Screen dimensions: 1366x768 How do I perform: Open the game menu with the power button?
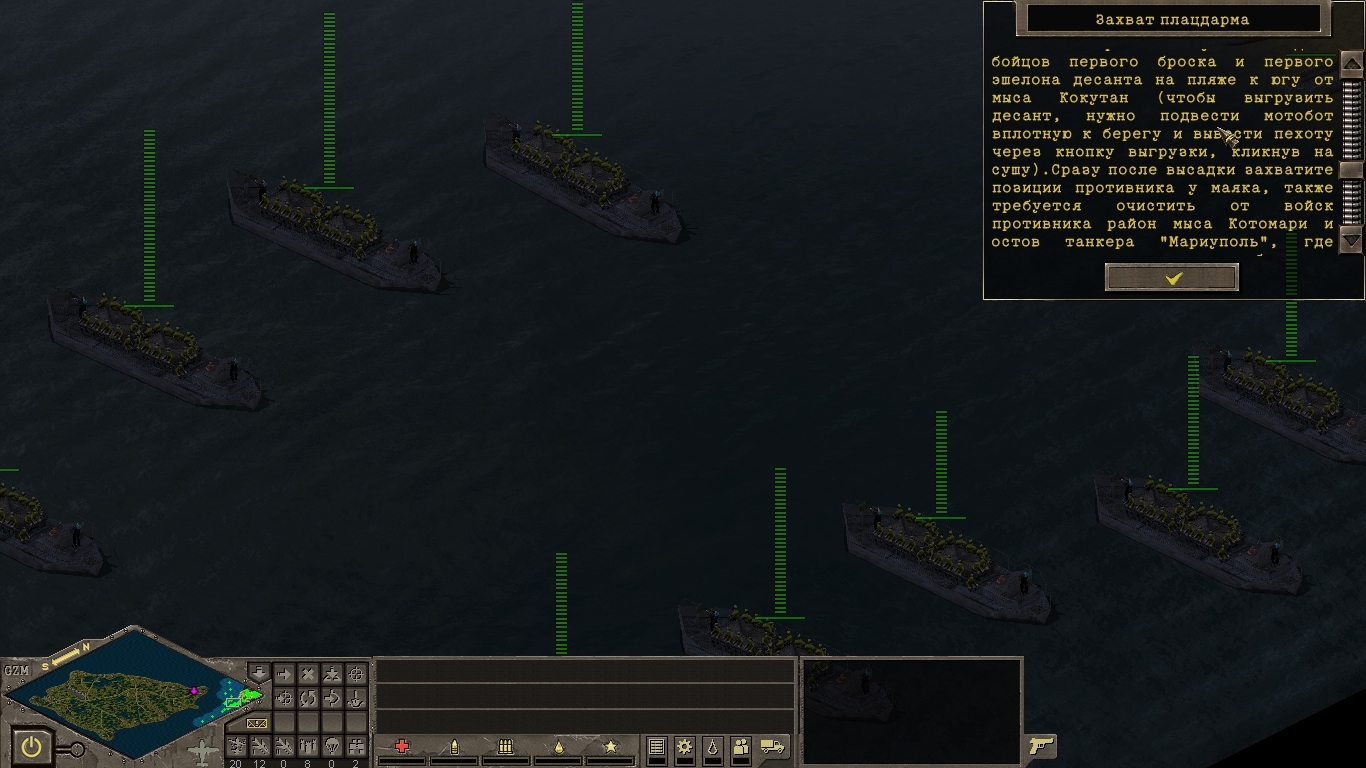(33, 746)
